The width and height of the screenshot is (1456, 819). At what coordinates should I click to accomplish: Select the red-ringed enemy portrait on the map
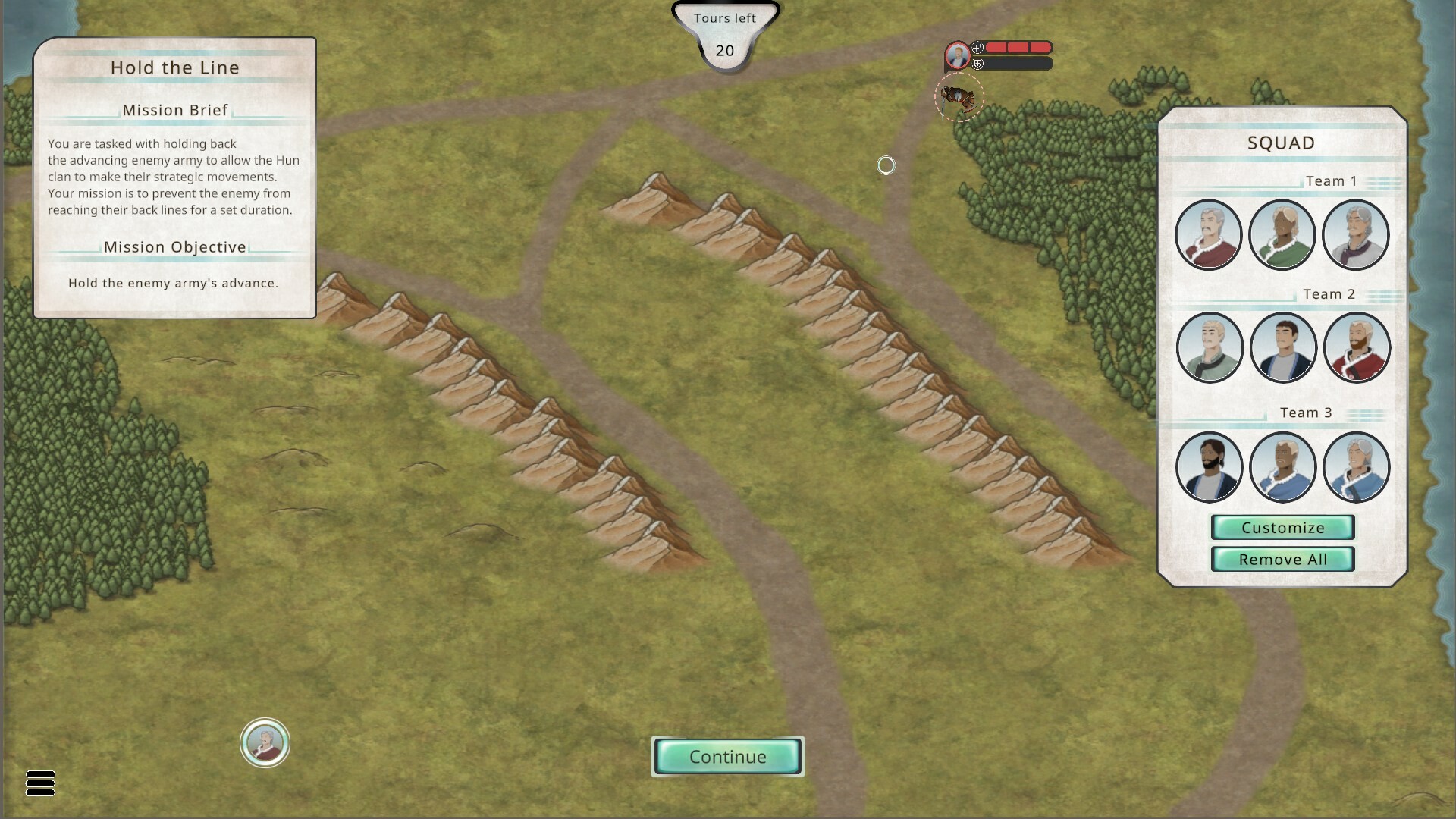956,55
